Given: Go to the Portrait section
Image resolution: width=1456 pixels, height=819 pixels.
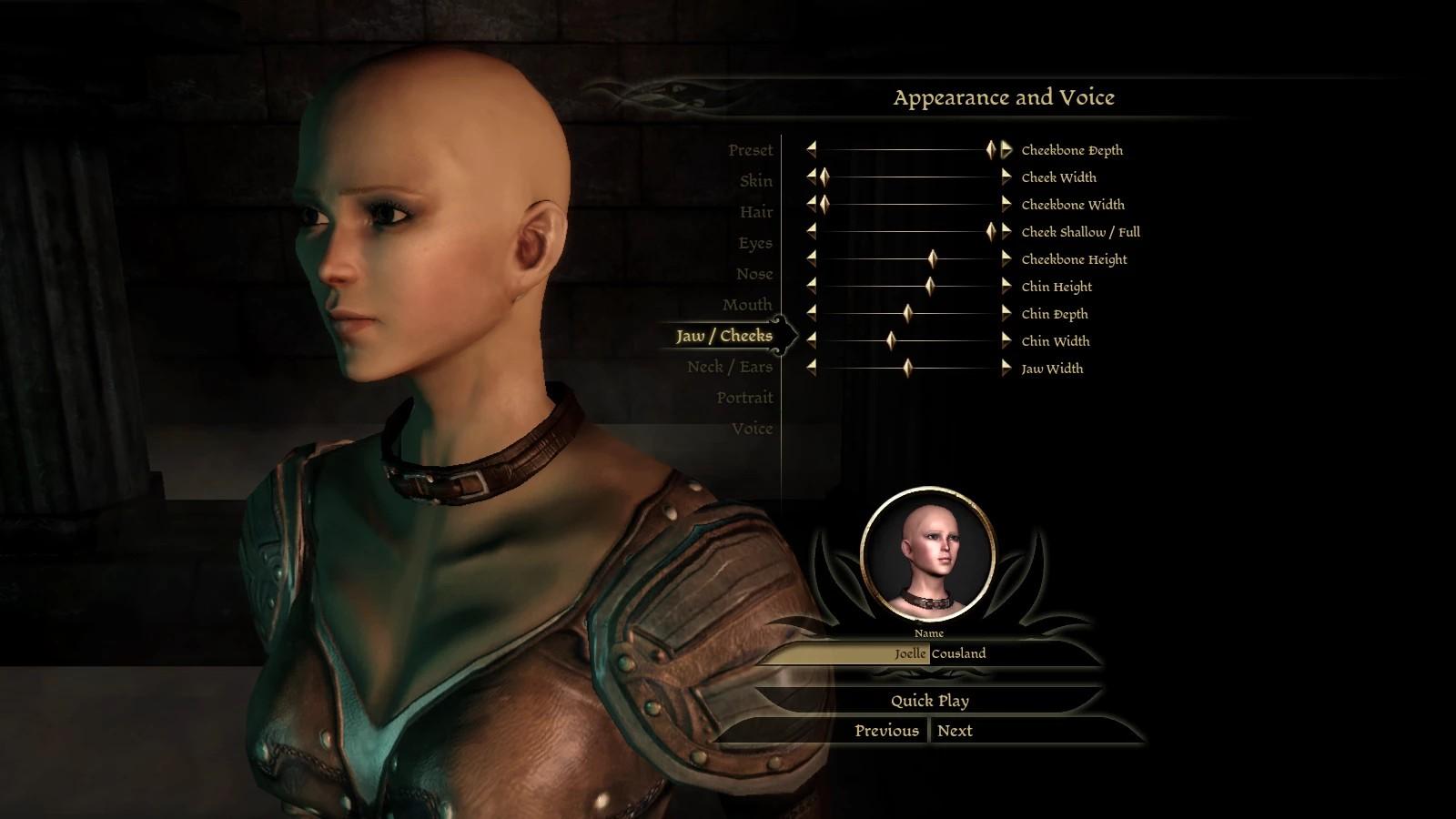Looking at the screenshot, I should tap(743, 398).
